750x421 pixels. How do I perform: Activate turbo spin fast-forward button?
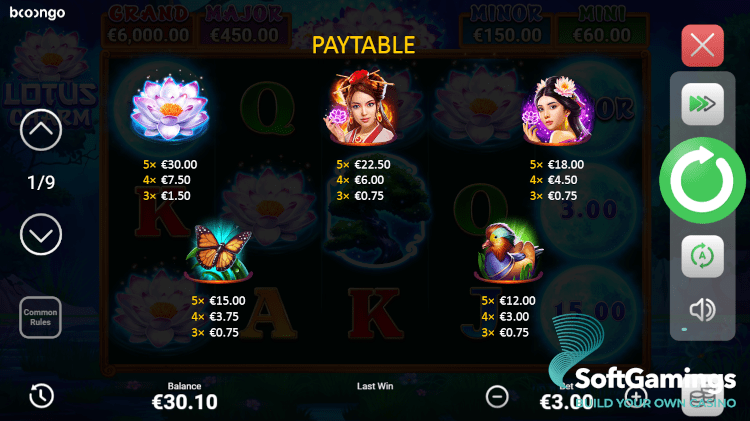coord(702,104)
